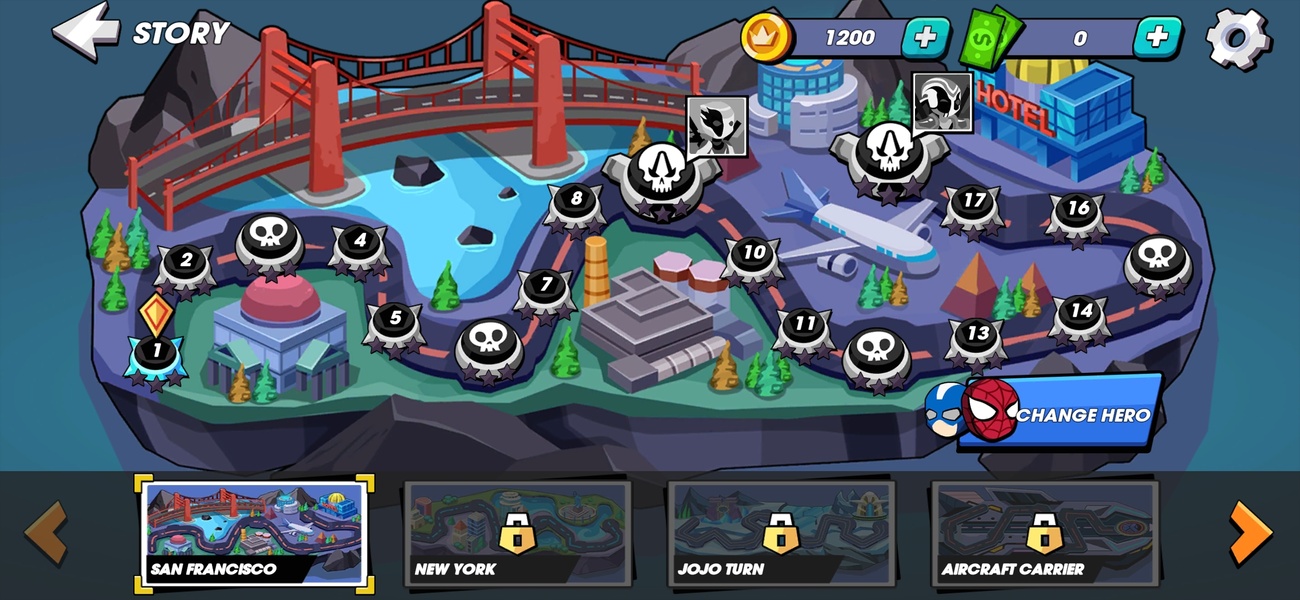1300x600 pixels.
Task: Start story level 1
Action: tap(156, 352)
